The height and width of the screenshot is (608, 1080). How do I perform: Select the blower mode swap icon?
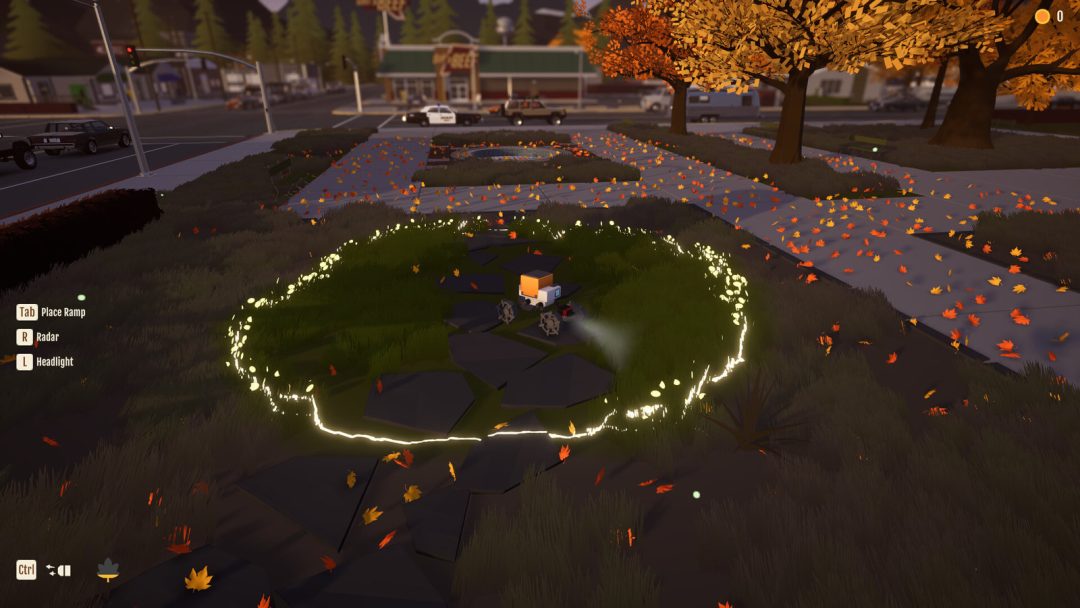(x=58, y=570)
